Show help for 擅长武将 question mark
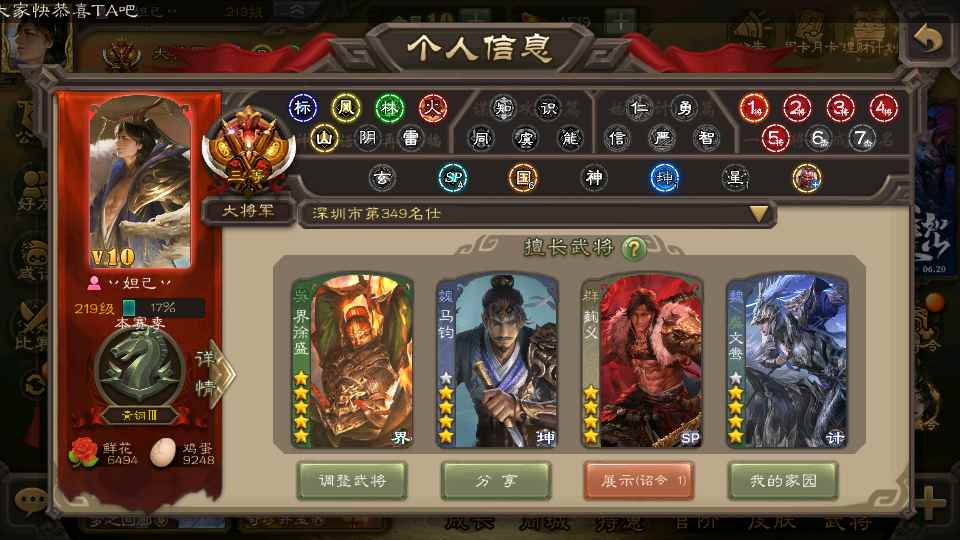This screenshot has width=960, height=540. tap(632, 248)
